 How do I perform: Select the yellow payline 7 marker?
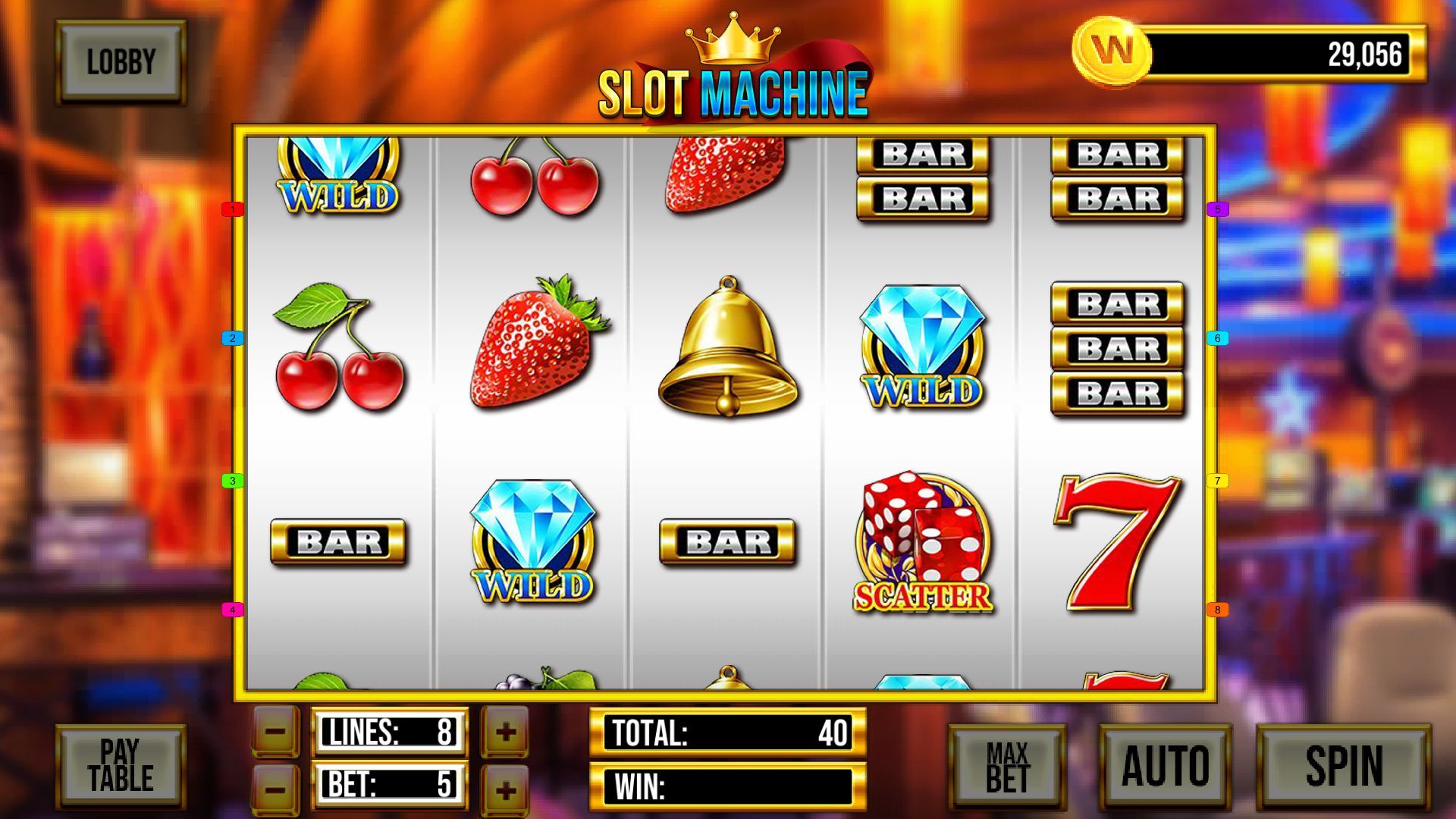[x=1217, y=481]
